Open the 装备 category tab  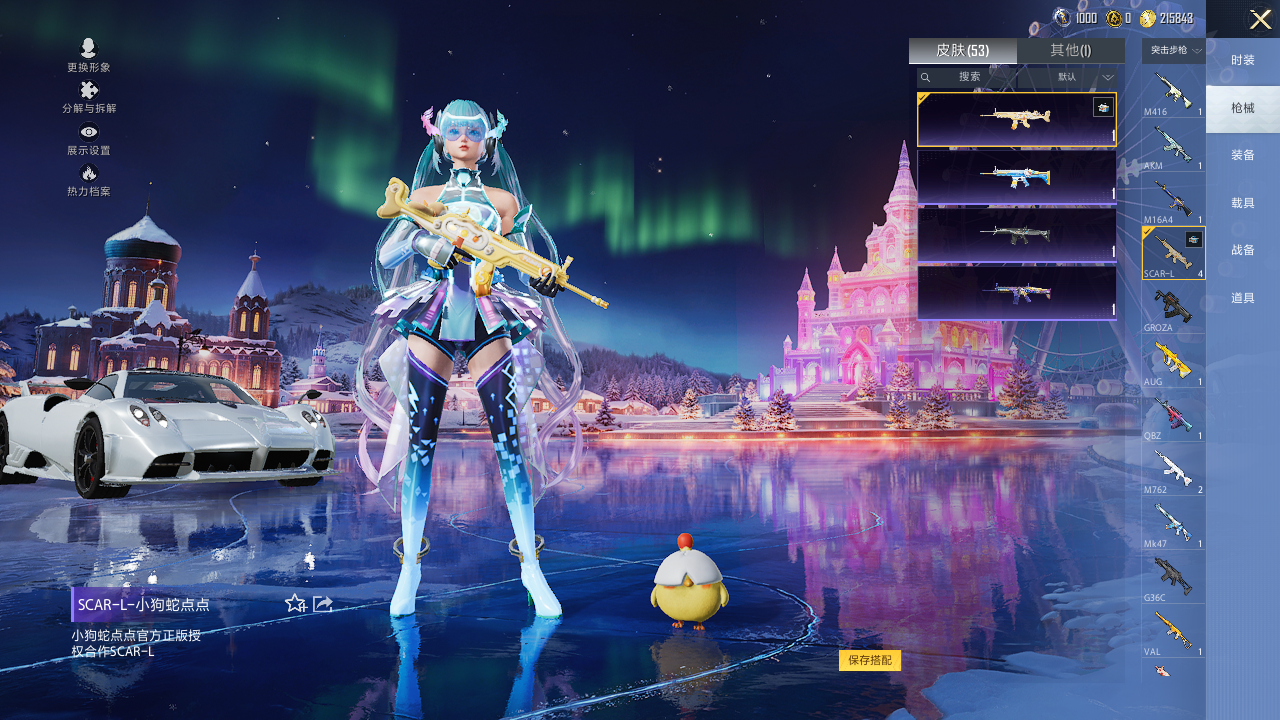(1242, 156)
